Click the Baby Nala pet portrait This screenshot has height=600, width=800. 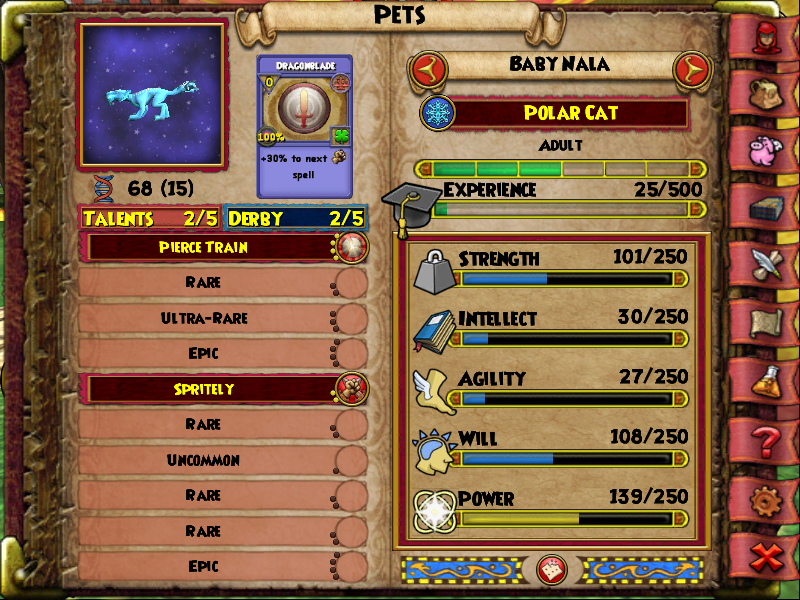coord(153,95)
